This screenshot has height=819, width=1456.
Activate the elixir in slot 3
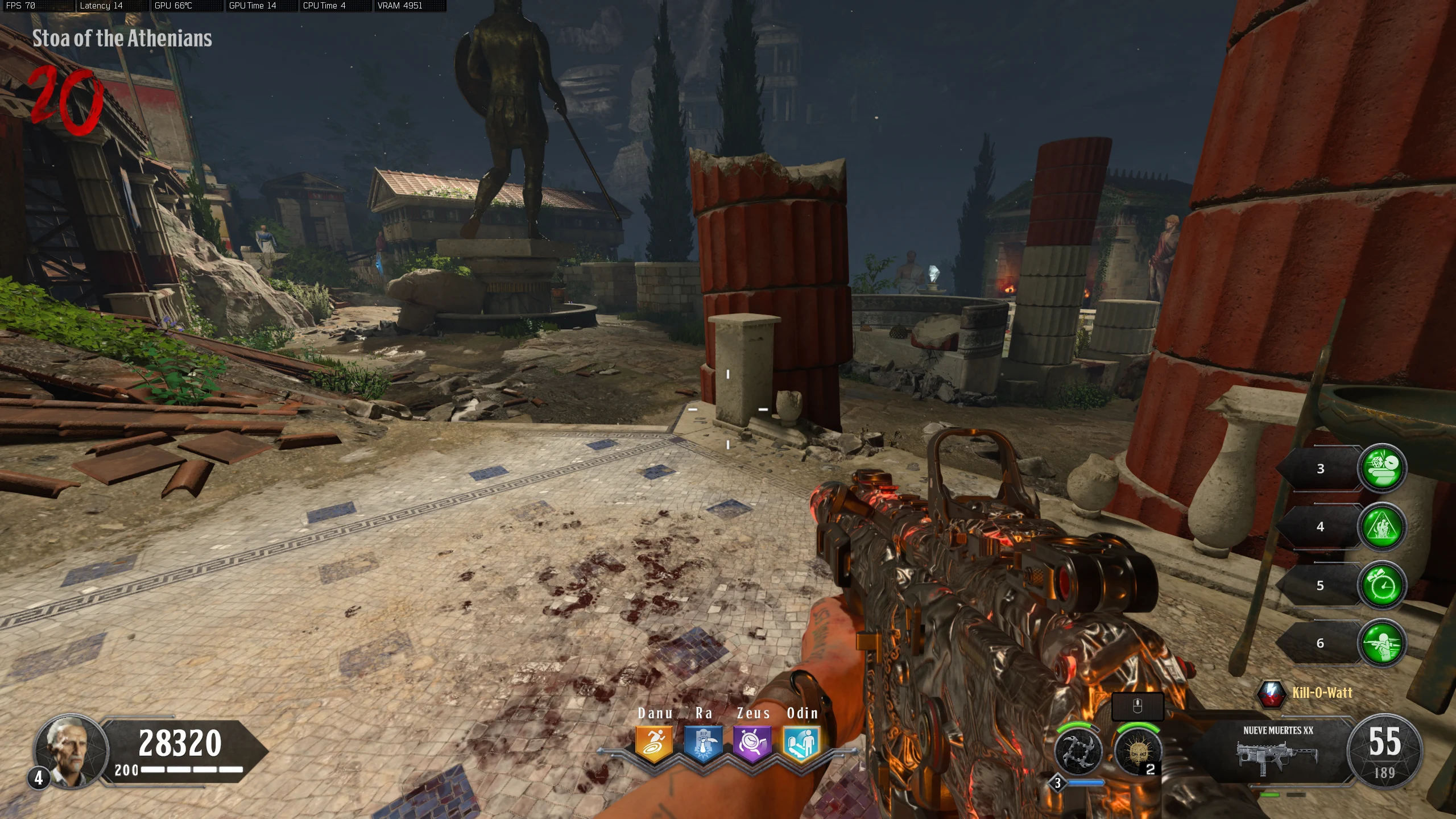coord(1382,468)
